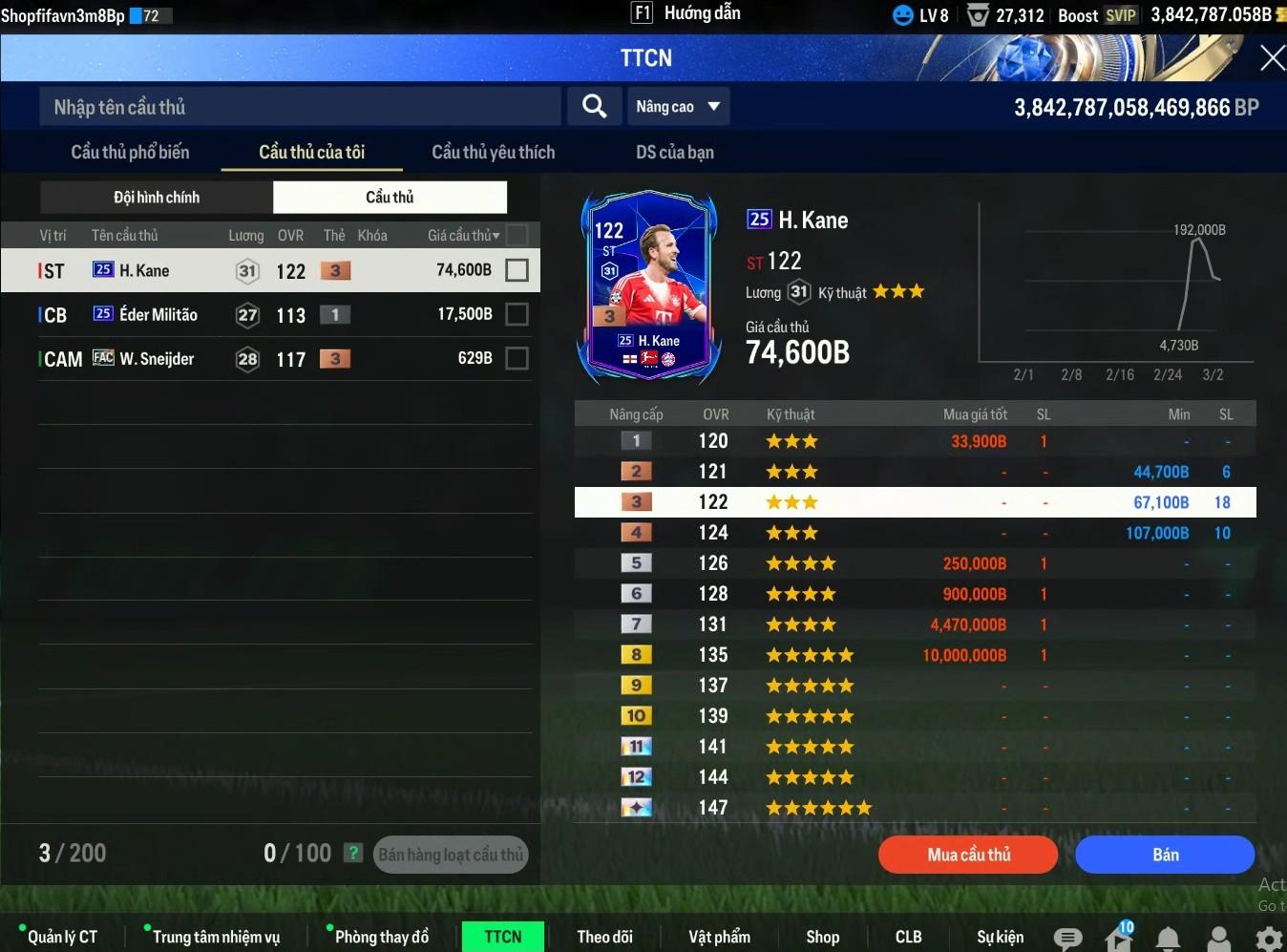This screenshot has width=1287, height=952.
Task: Tick the checkbox beside H. Kane
Action: point(517,270)
